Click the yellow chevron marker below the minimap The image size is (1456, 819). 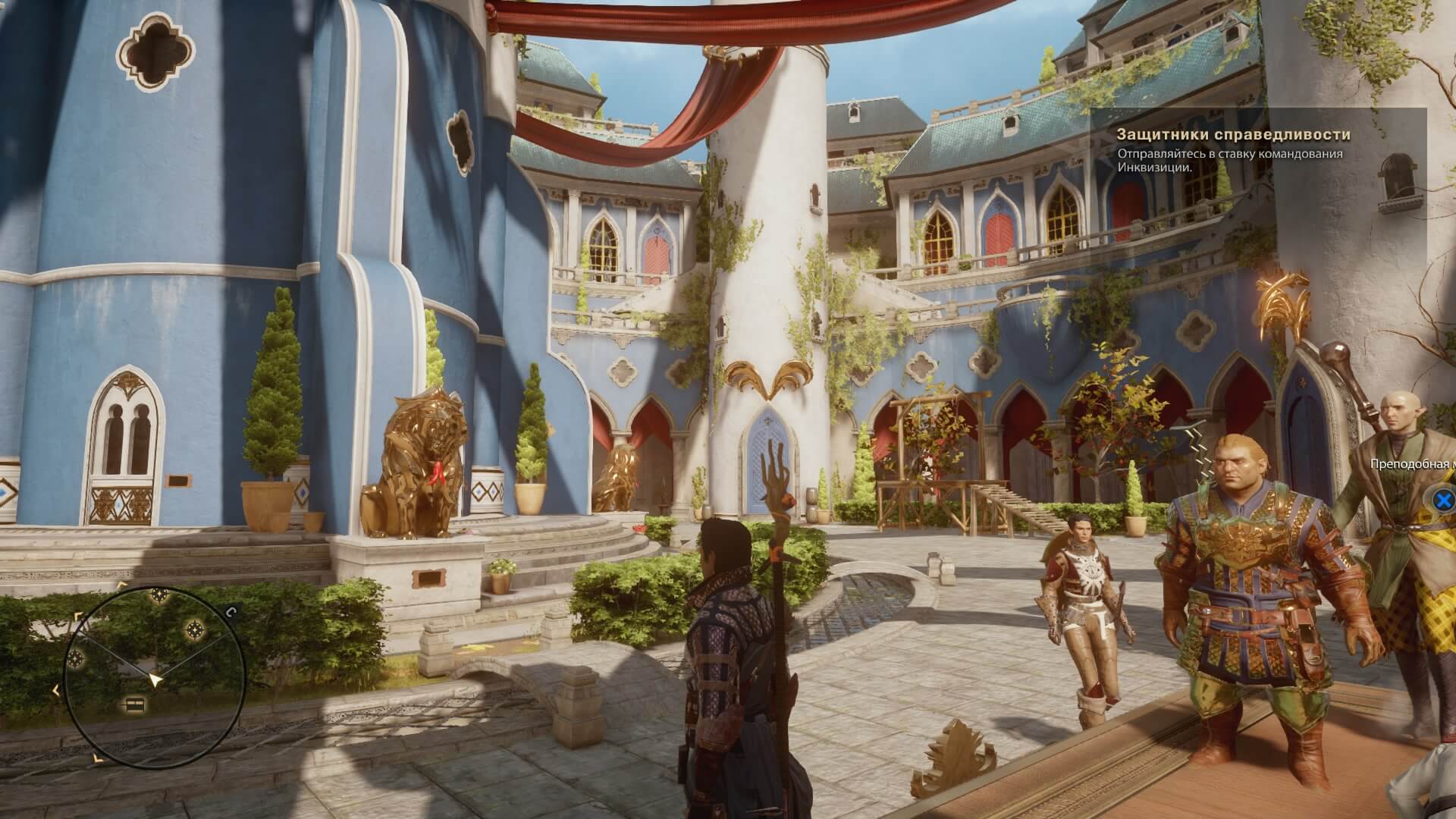coord(98,758)
